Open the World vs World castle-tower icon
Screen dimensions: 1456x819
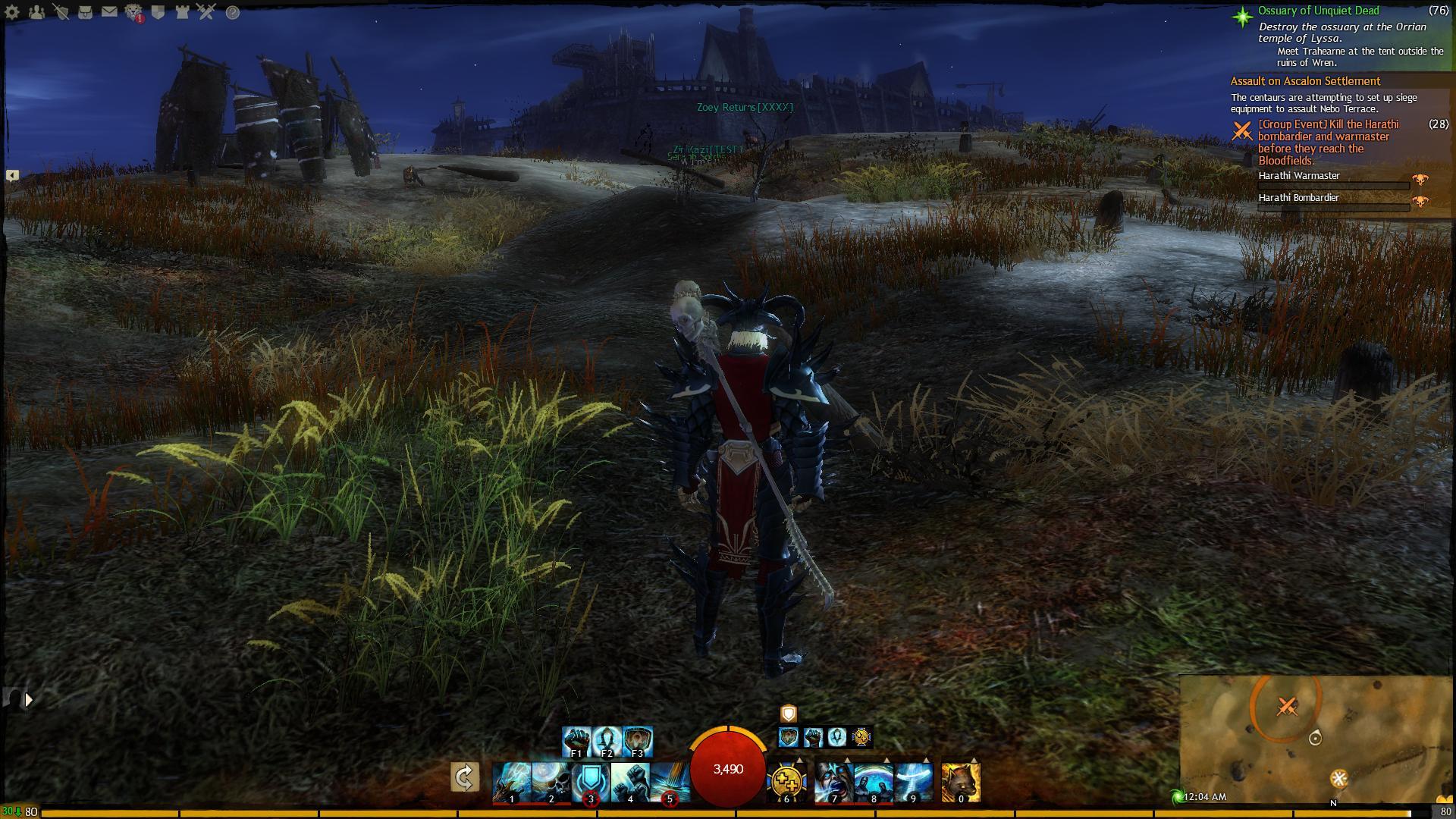click(x=183, y=12)
